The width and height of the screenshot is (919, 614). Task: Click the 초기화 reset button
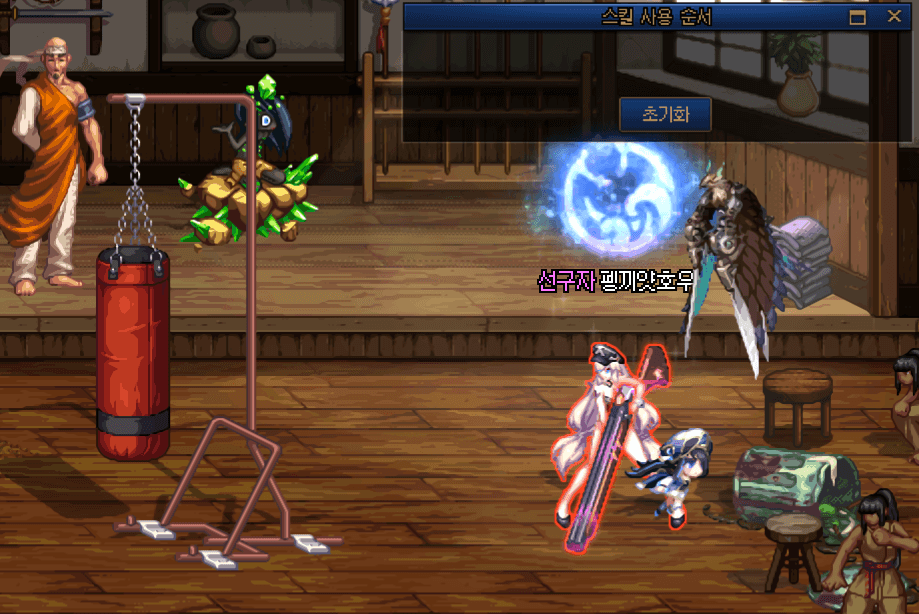tap(665, 114)
